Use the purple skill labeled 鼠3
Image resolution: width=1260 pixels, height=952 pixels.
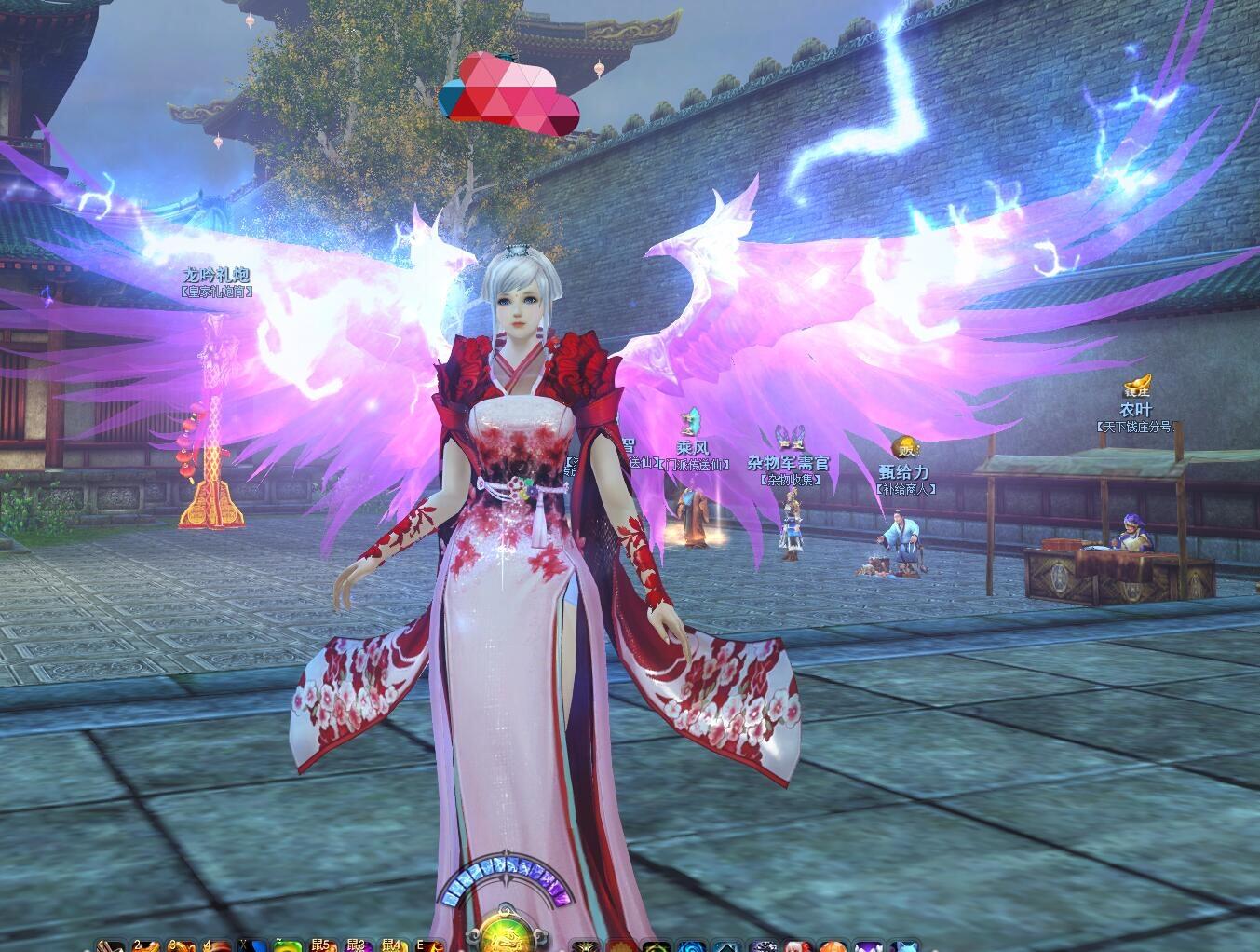(x=359, y=945)
